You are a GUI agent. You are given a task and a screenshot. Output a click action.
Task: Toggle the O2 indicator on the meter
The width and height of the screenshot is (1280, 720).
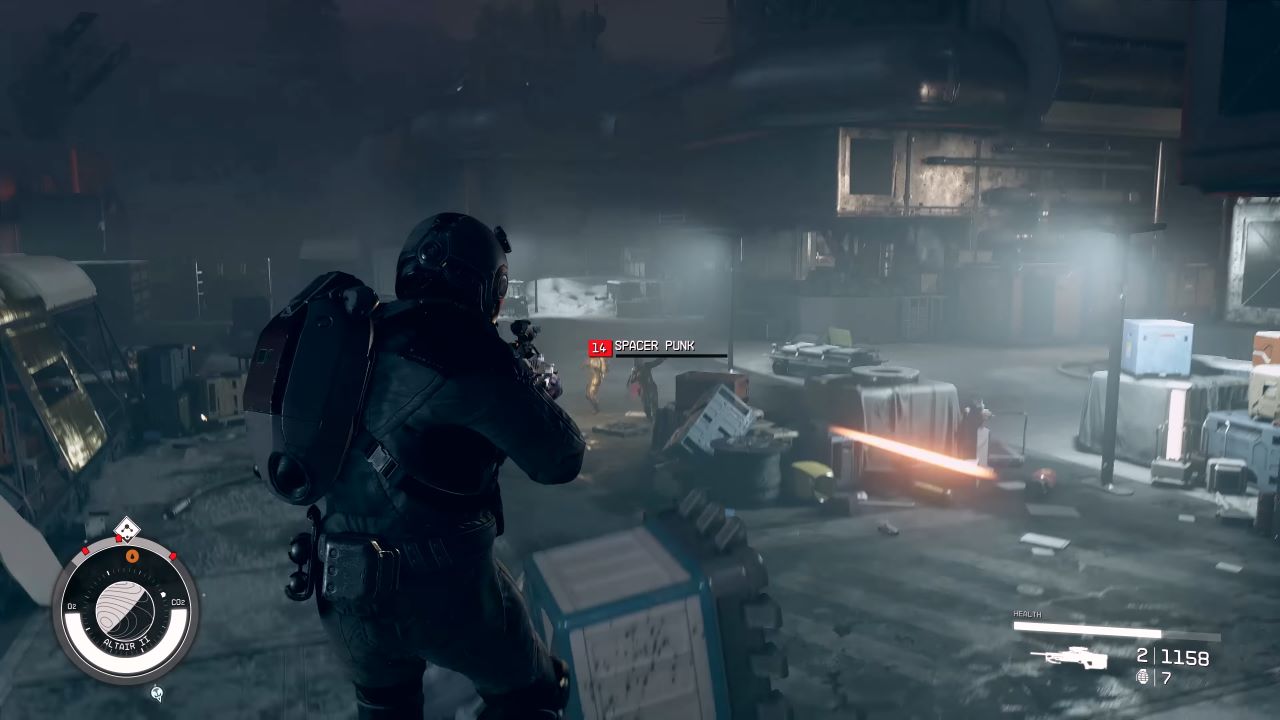click(x=72, y=605)
